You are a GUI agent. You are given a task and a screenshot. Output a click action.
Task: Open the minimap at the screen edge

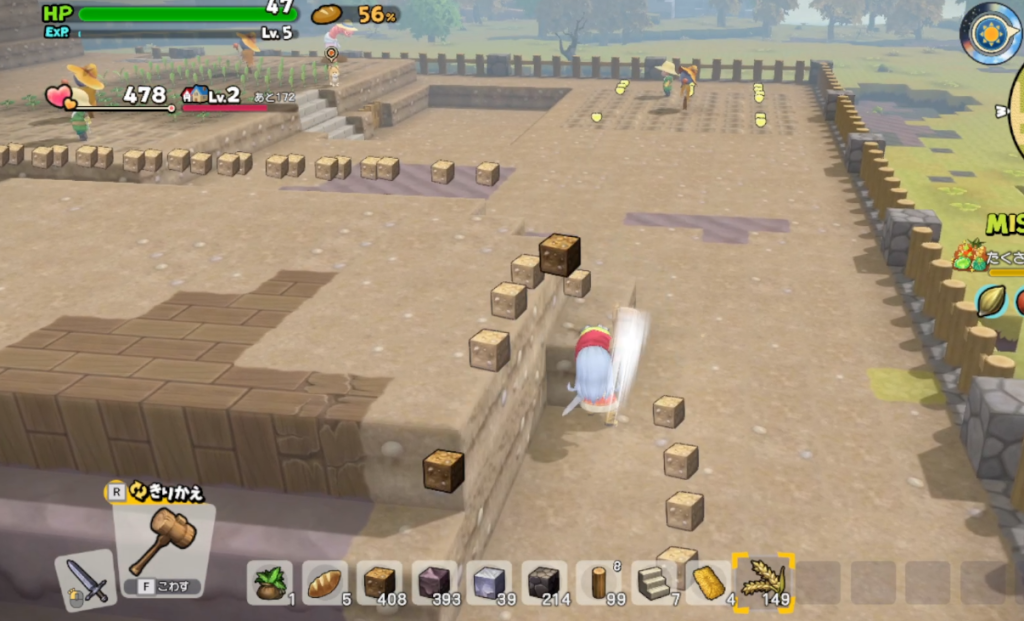[1014, 118]
